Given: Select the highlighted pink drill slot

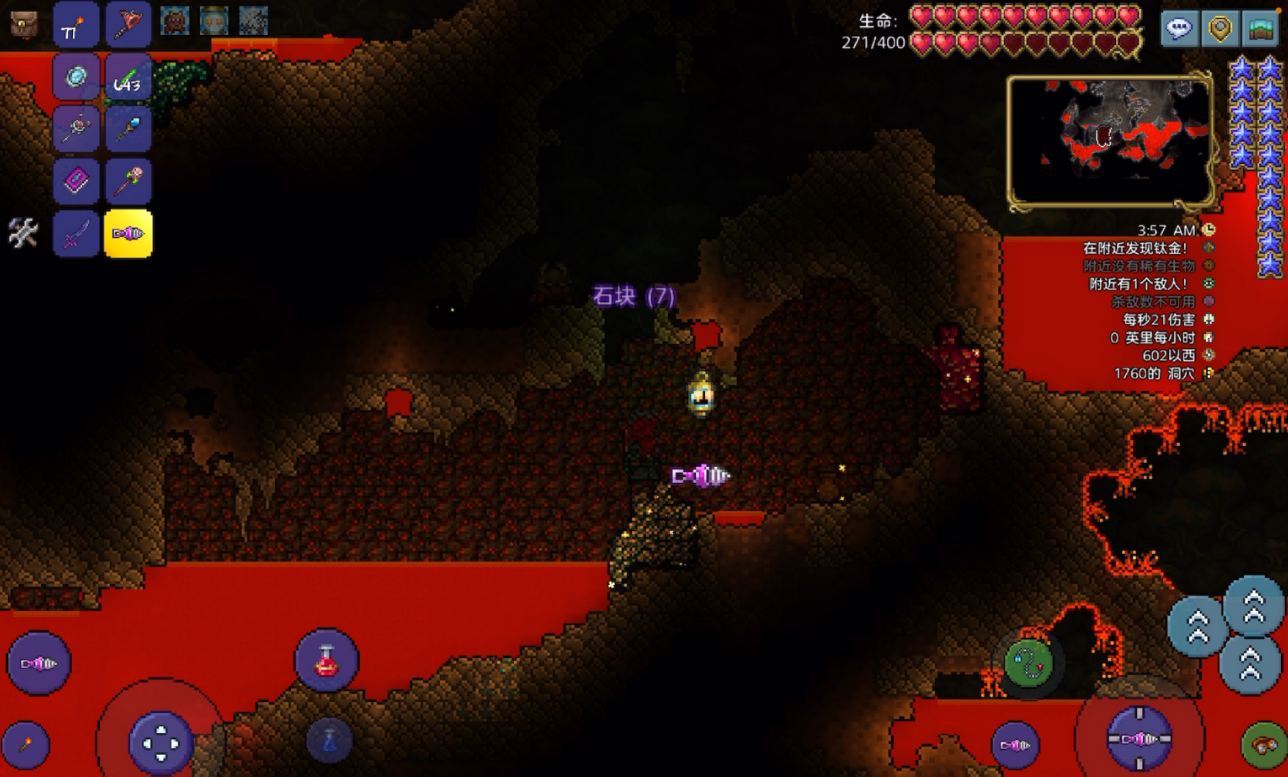Looking at the screenshot, I should point(128,234).
